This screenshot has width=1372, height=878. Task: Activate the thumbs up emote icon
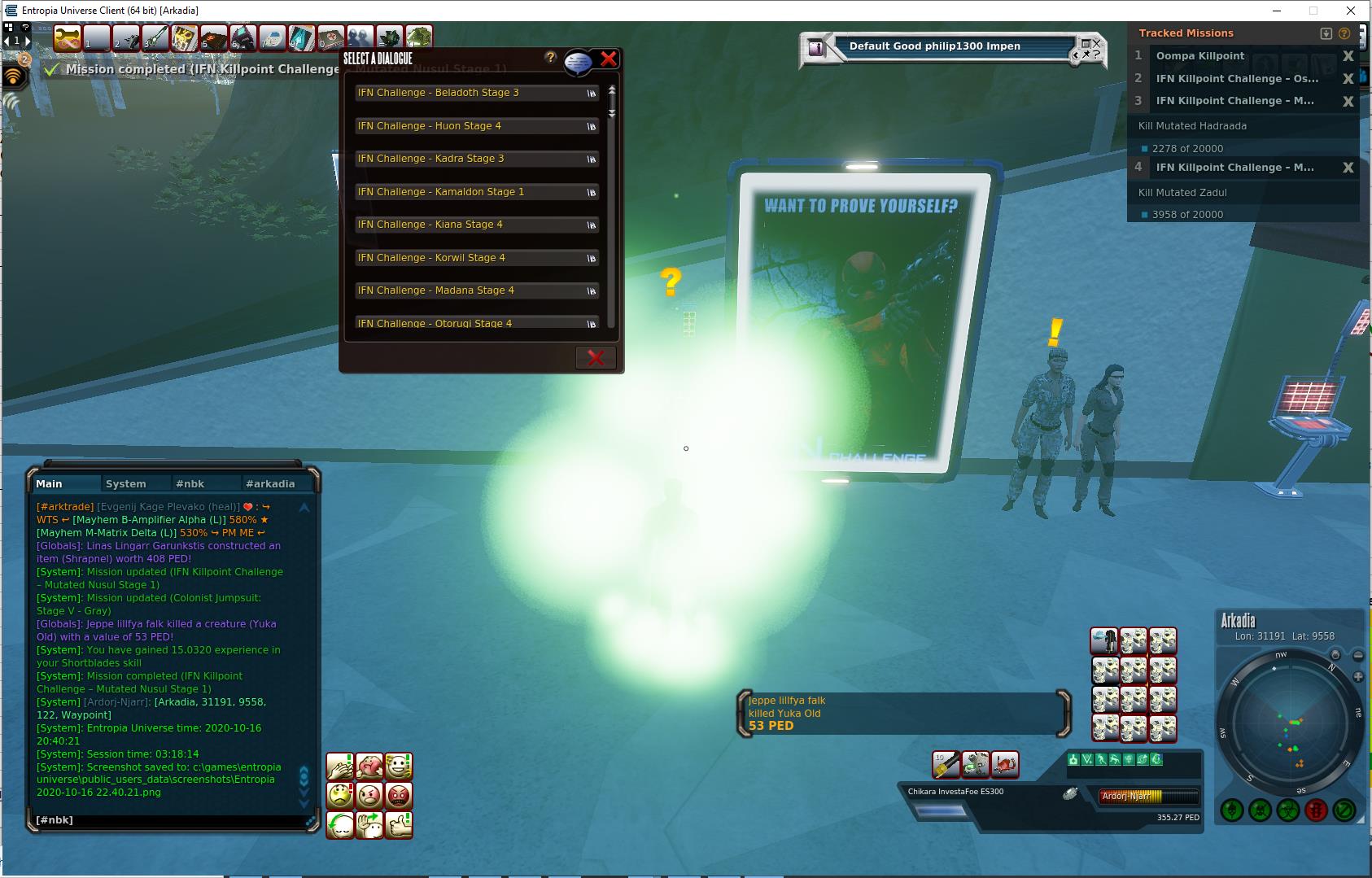[x=399, y=824]
